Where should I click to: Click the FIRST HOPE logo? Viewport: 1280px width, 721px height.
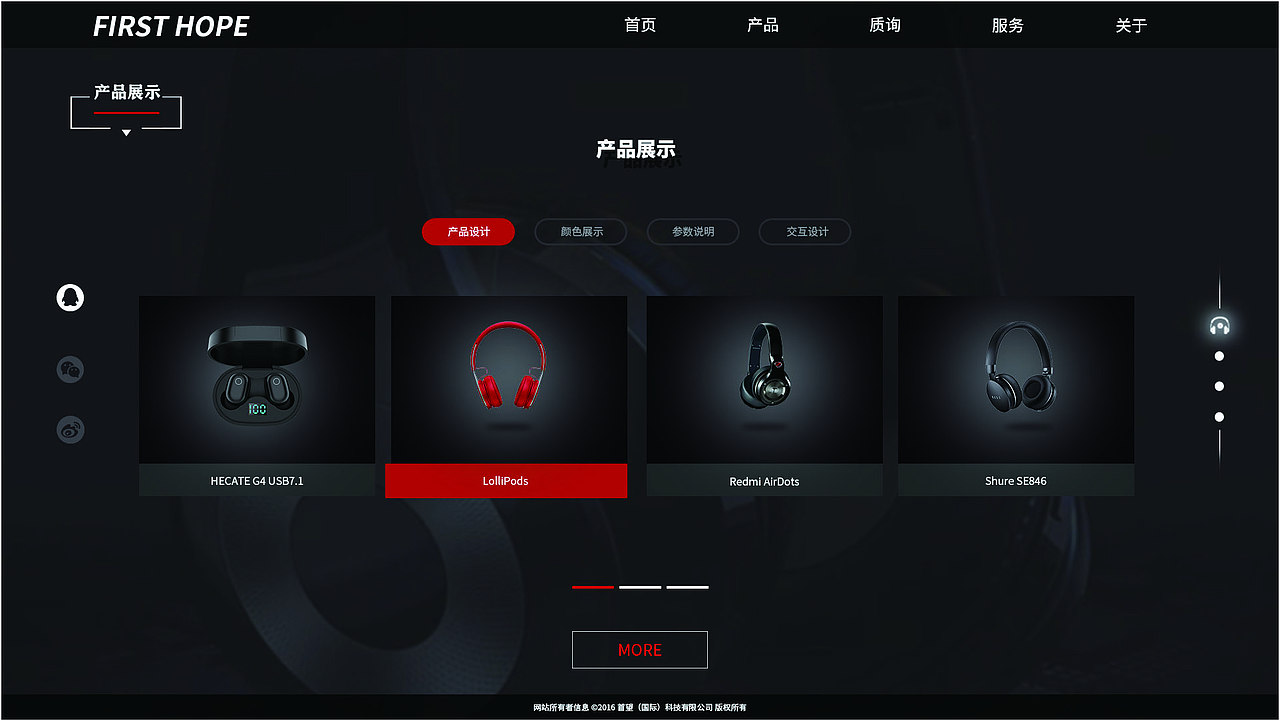point(171,26)
